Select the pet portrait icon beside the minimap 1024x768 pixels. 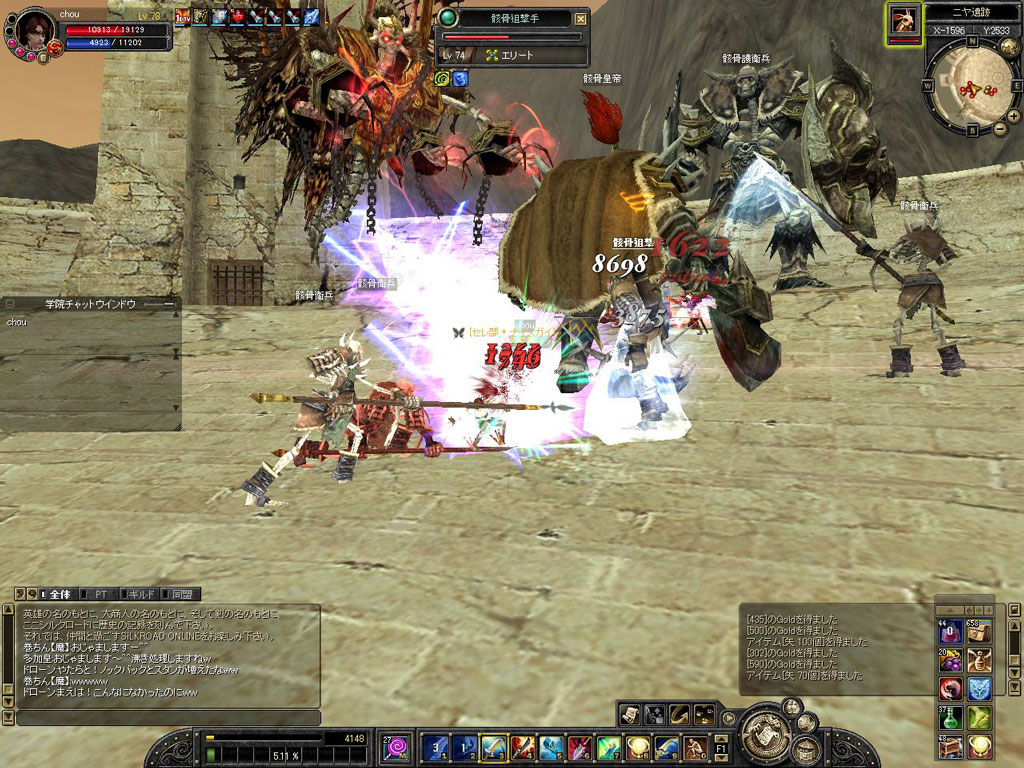click(904, 21)
